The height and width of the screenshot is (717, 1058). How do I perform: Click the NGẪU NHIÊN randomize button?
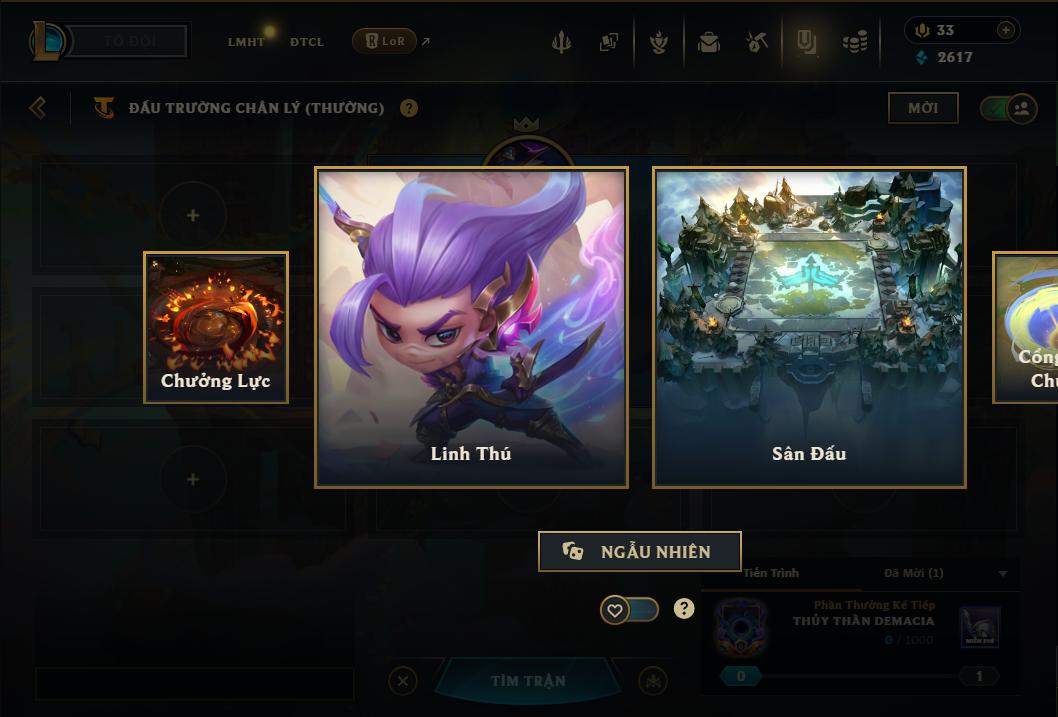(x=640, y=551)
